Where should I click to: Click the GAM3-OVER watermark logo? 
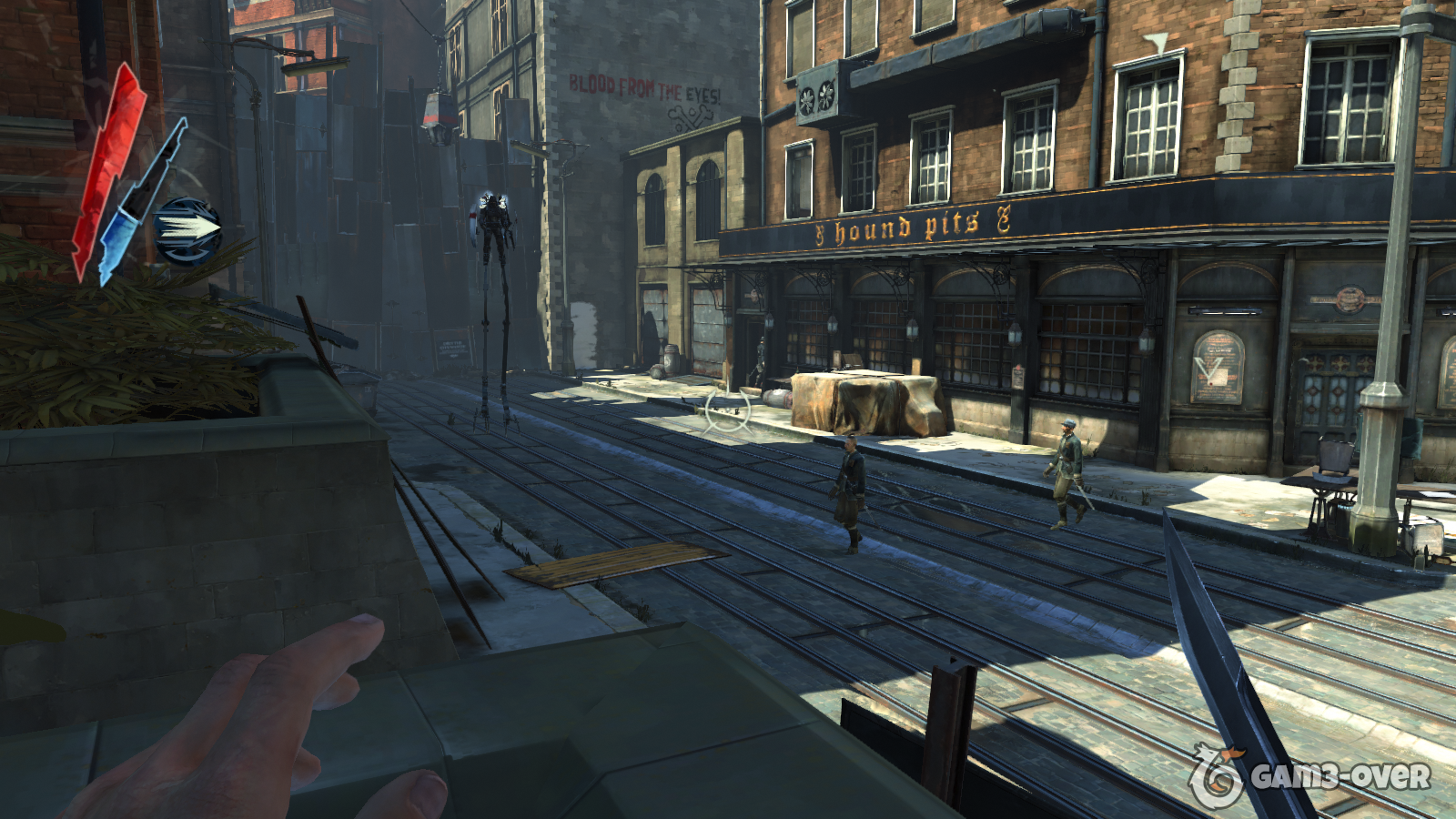[x=1309, y=776]
